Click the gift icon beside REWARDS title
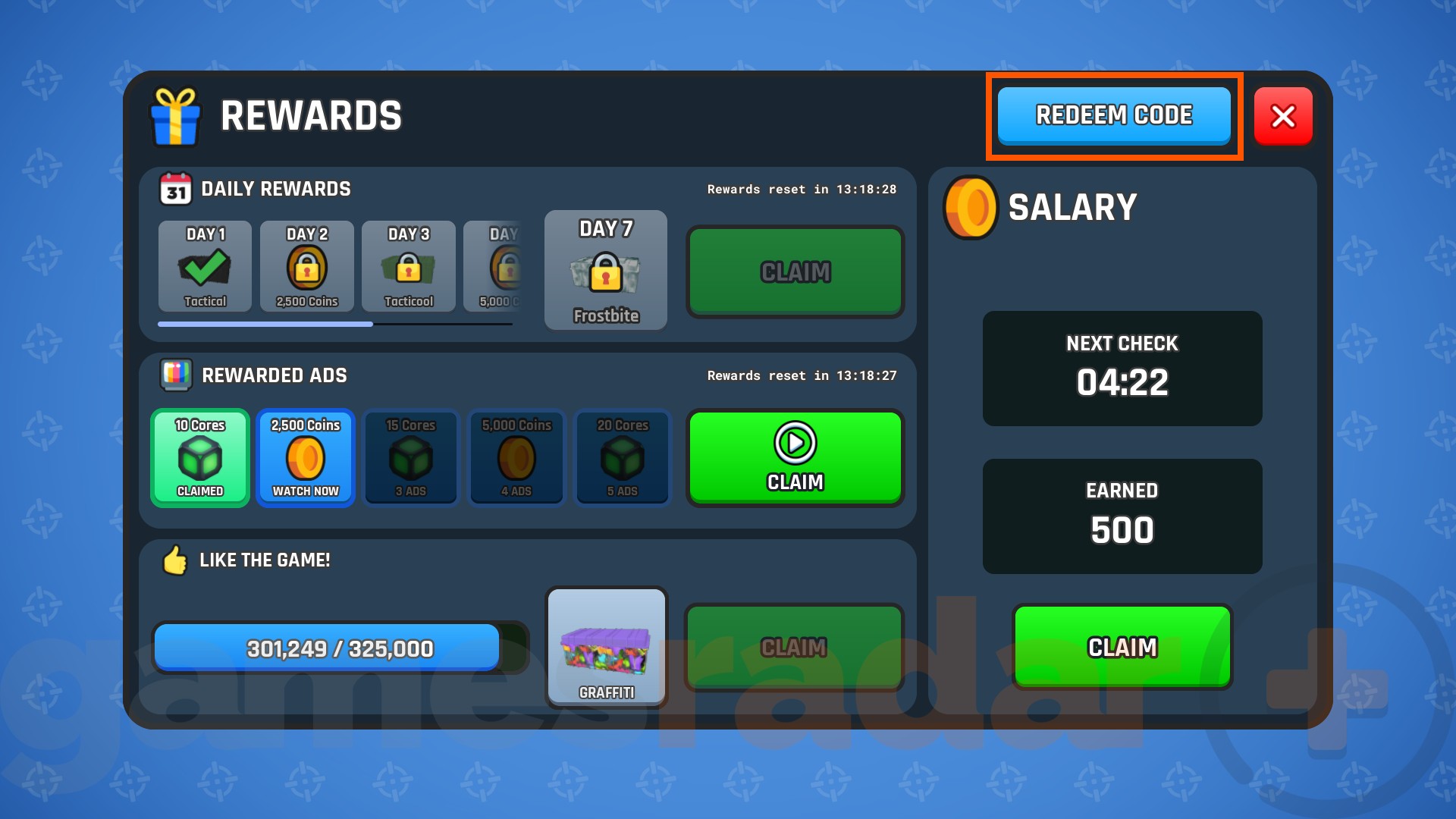 pos(176,116)
